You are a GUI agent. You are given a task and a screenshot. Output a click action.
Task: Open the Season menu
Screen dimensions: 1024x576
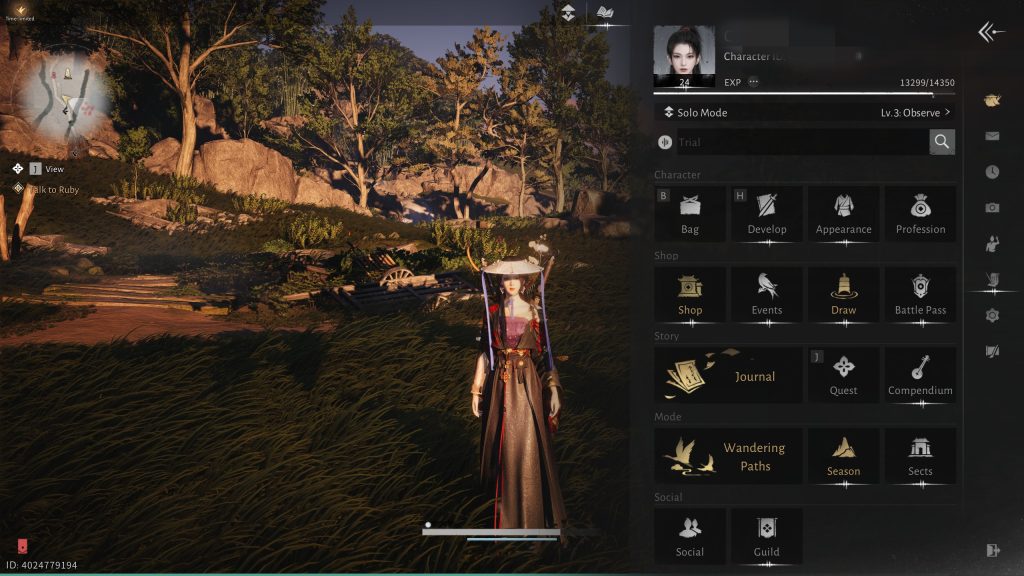tap(843, 456)
